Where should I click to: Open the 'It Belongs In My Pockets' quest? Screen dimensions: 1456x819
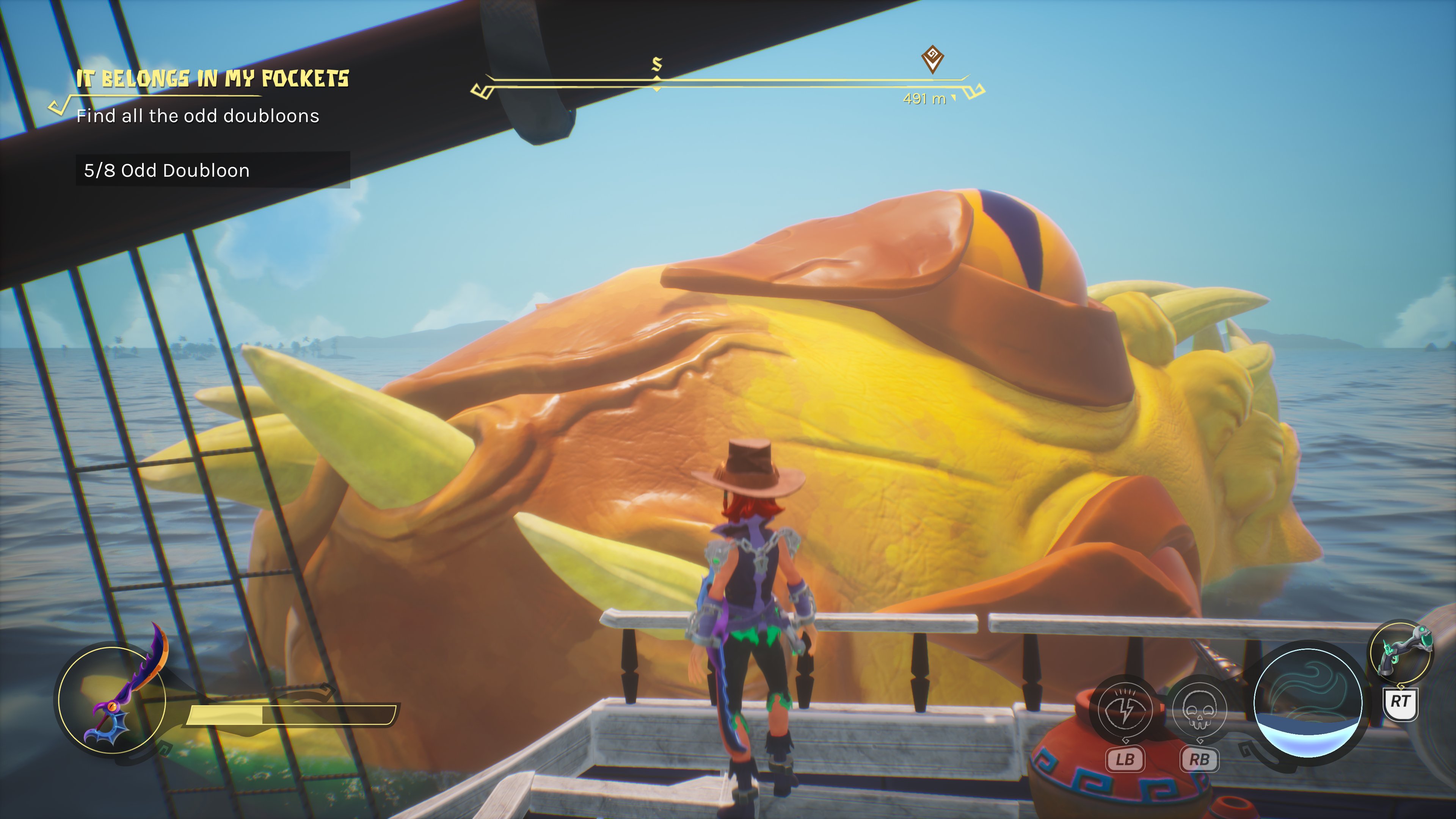[212, 78]
